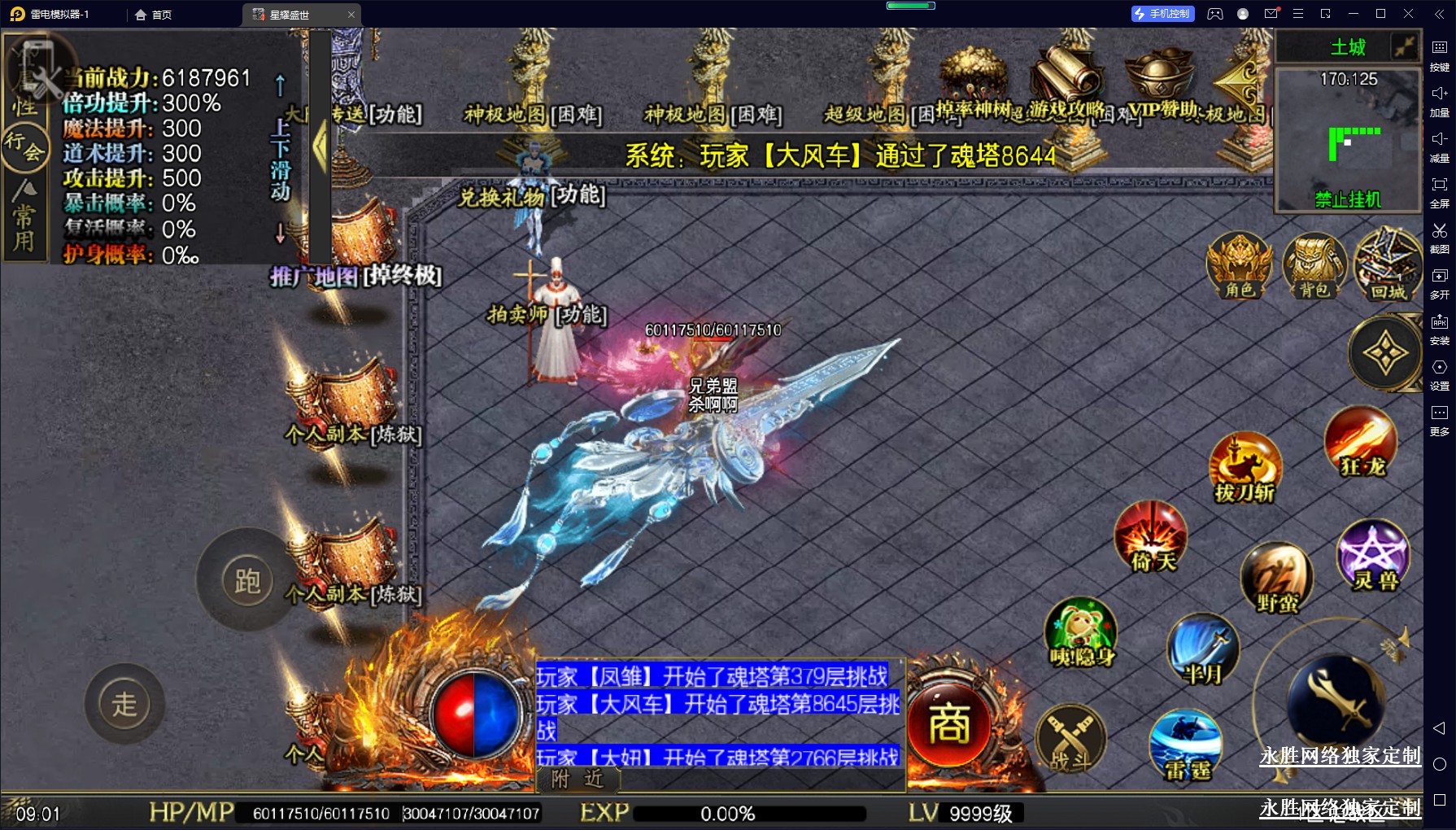Open the 掉率神树 treasure tree icon

(972, 80)
